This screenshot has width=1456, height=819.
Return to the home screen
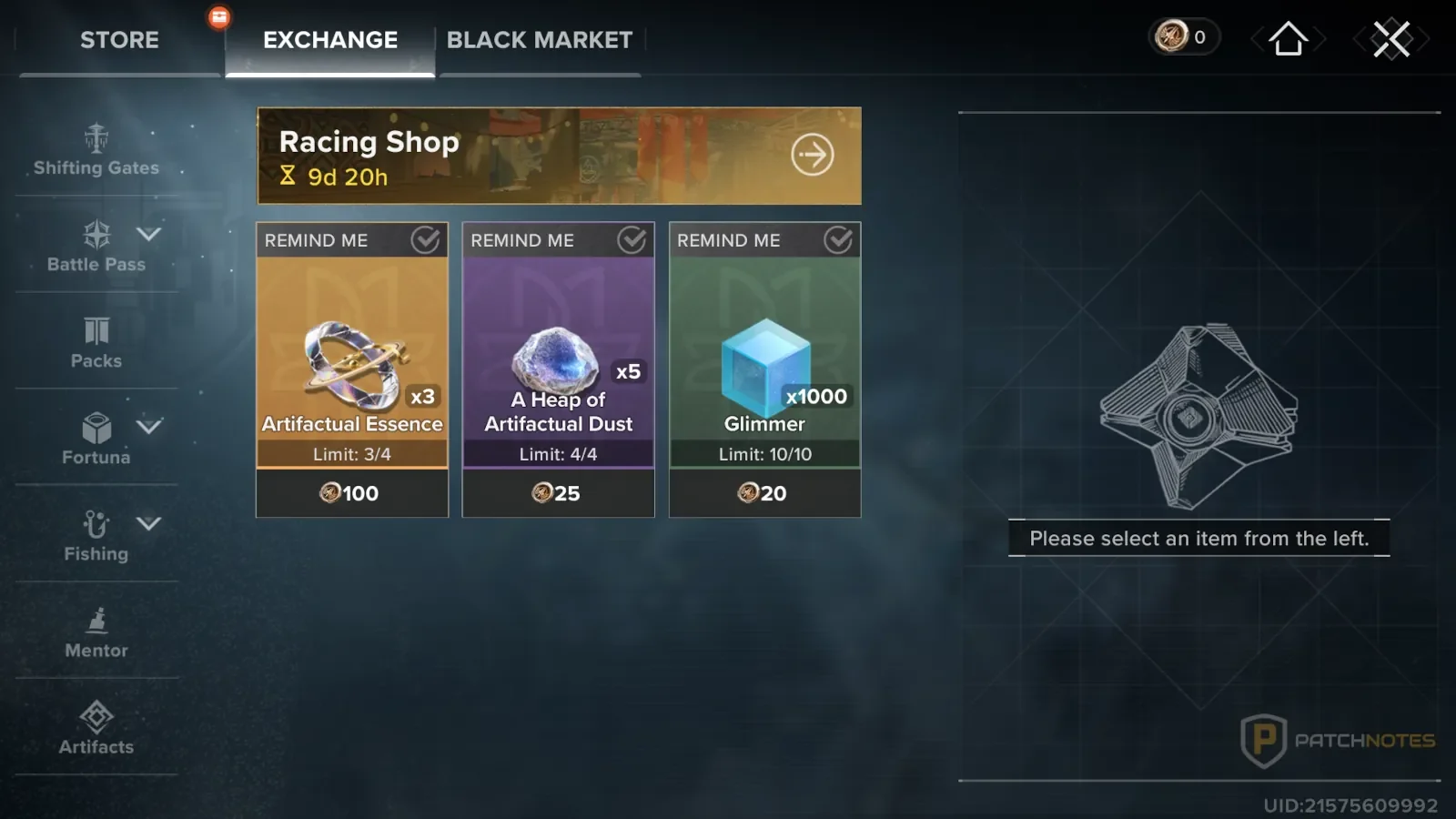[1288, 39]
